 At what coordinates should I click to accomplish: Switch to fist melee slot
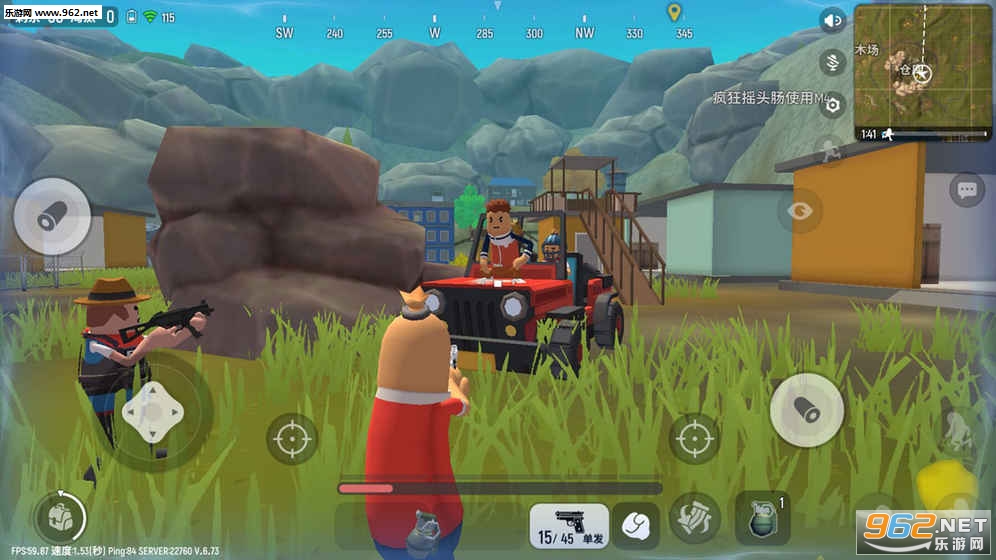tap(636, 524)
